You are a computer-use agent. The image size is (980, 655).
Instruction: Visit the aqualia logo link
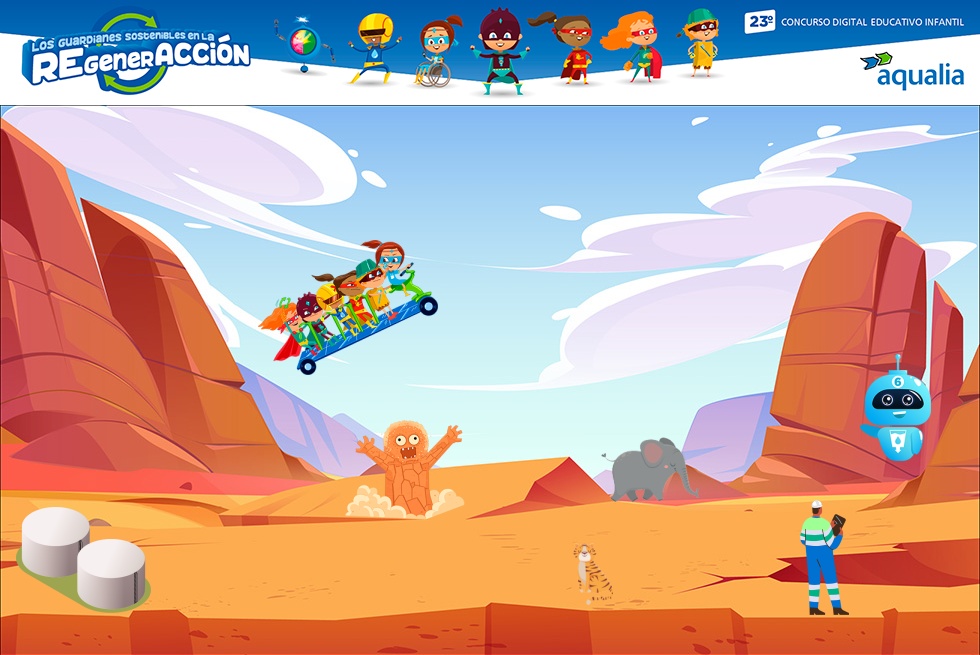click(x=911, y=69)
